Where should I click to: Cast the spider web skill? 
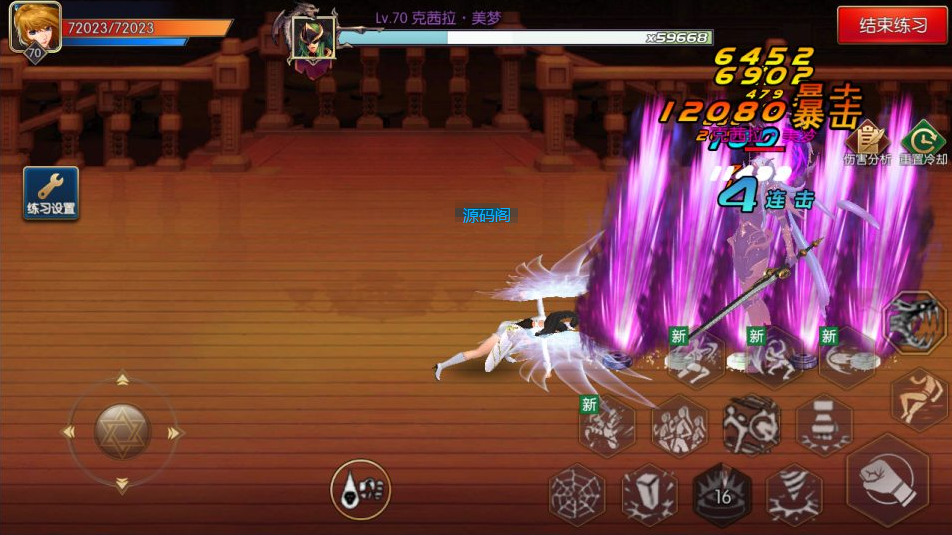pos(578,495)
